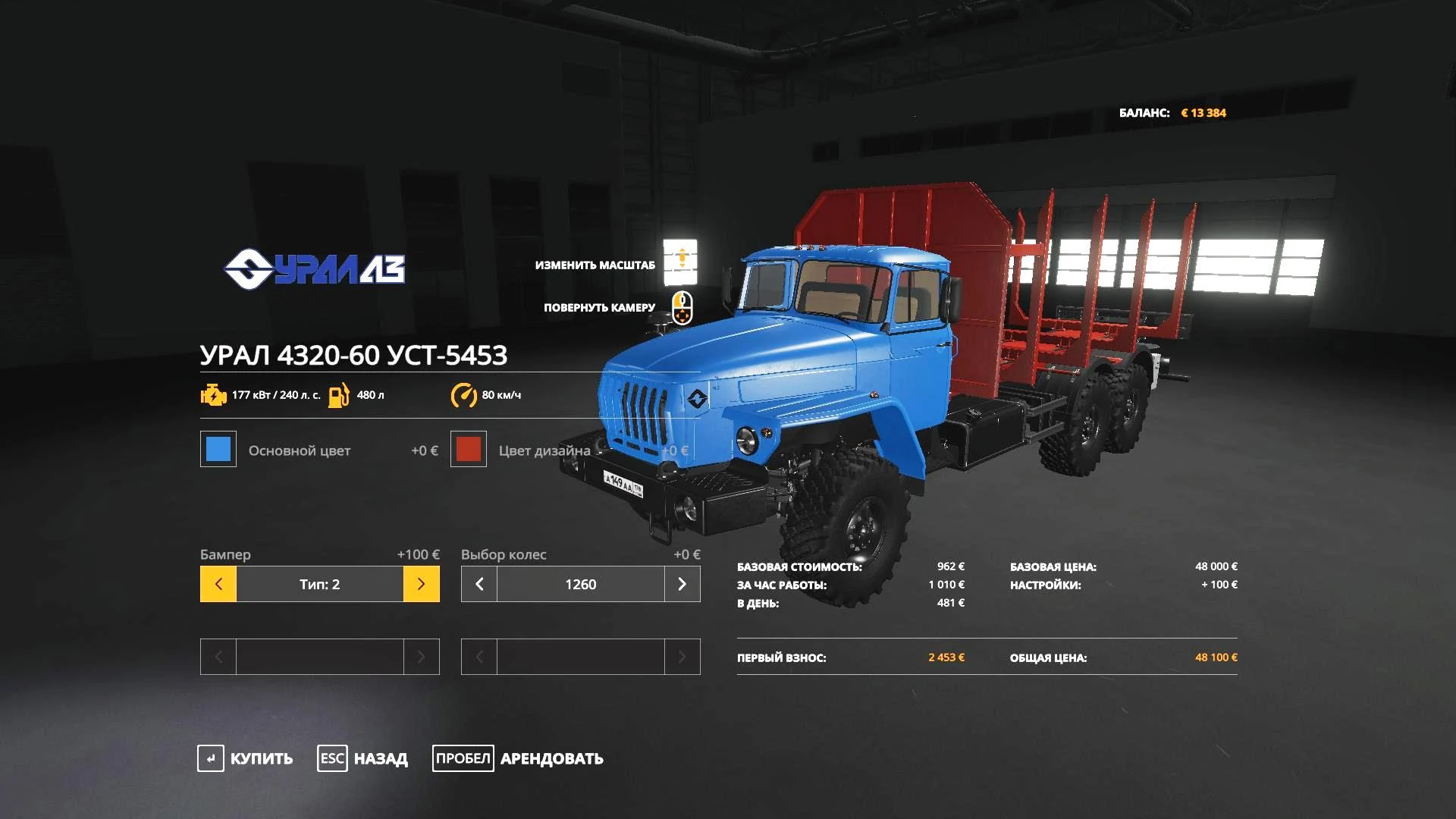
Task: Select the blue main color swatch
Action: pyautogui.click(x=218, y=449)
